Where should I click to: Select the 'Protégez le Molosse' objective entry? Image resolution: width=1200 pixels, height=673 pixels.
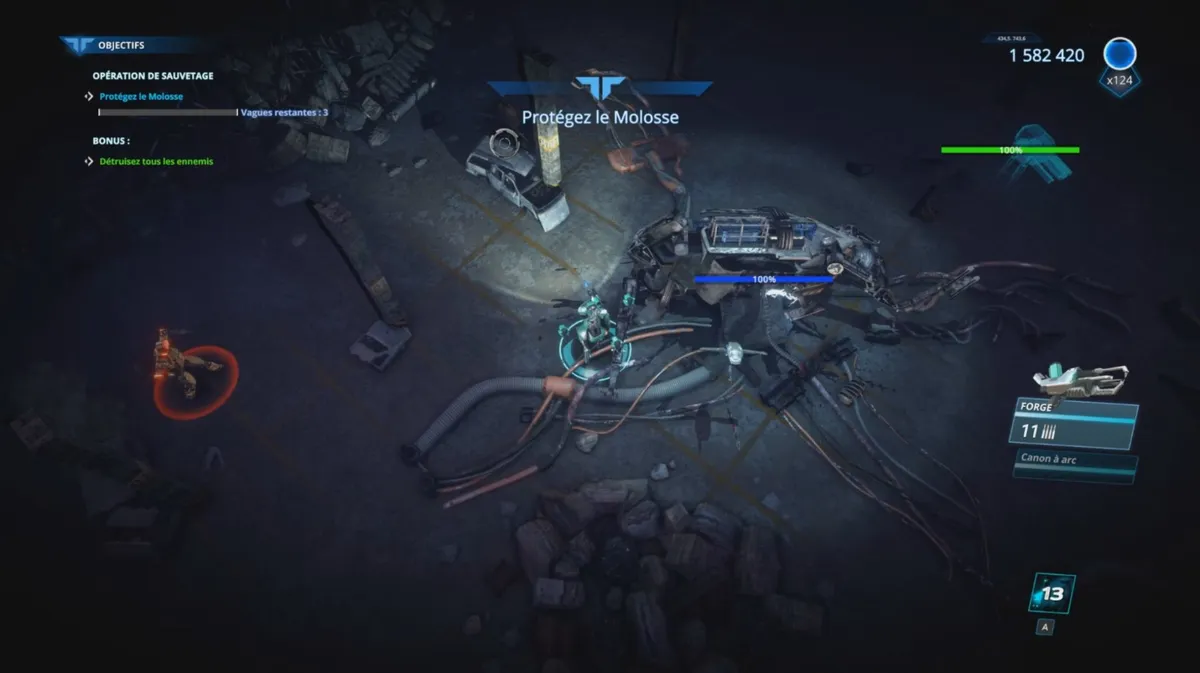pyautogui.click(x=141, y=97)
